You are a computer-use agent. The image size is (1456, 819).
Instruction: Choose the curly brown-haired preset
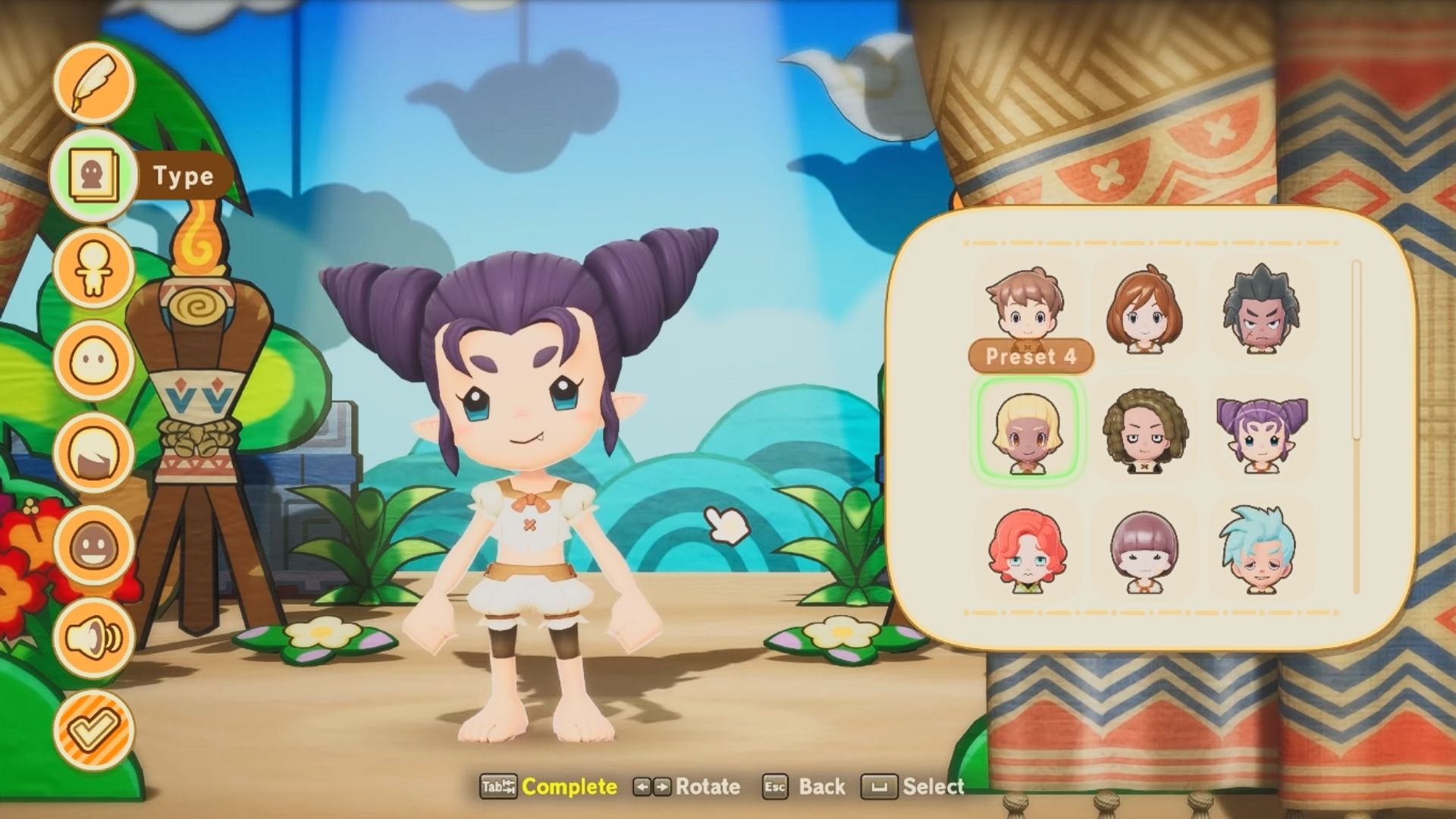point(1144,430)
